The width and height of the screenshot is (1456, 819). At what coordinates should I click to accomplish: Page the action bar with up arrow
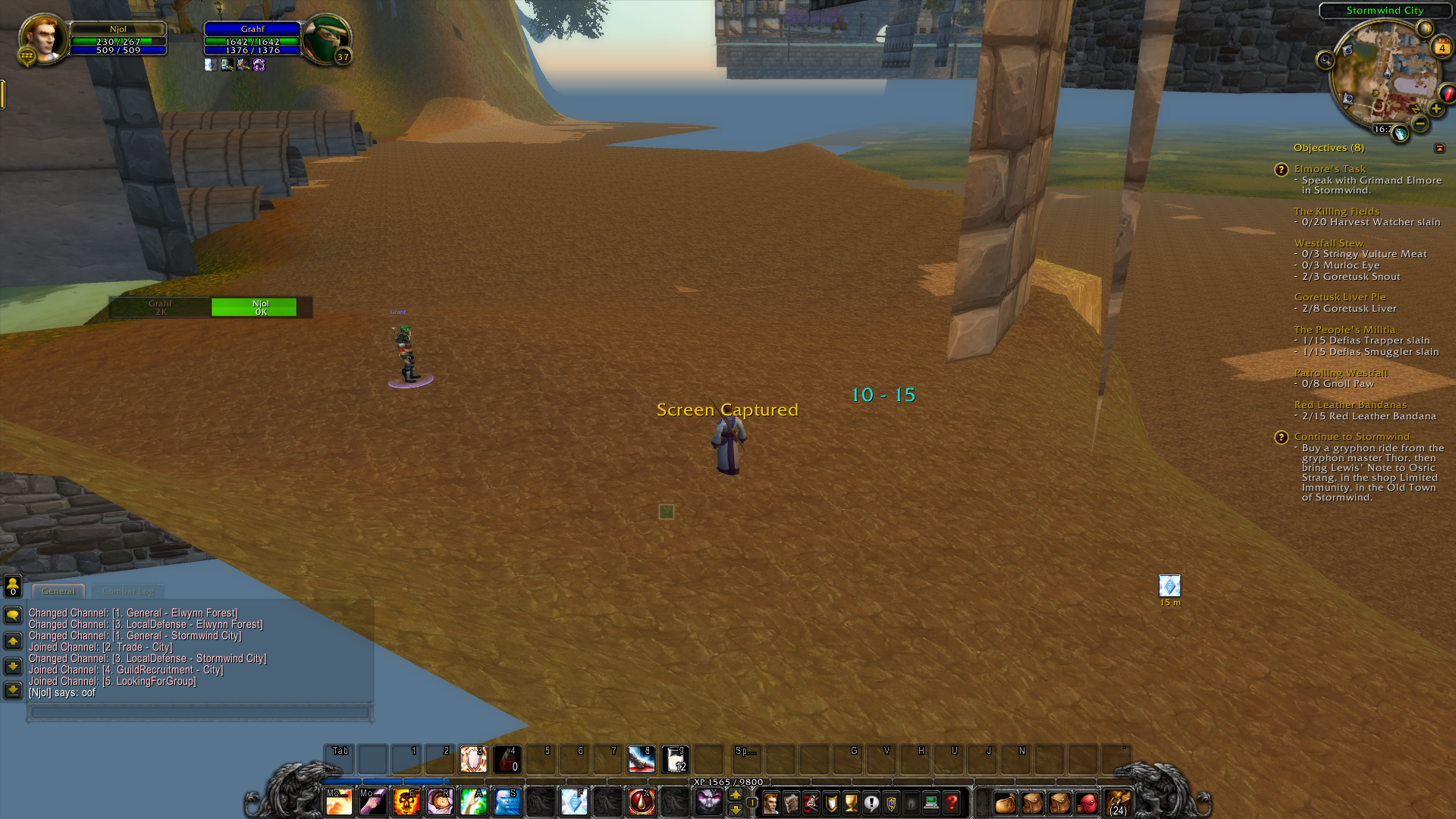click(736, 795)
